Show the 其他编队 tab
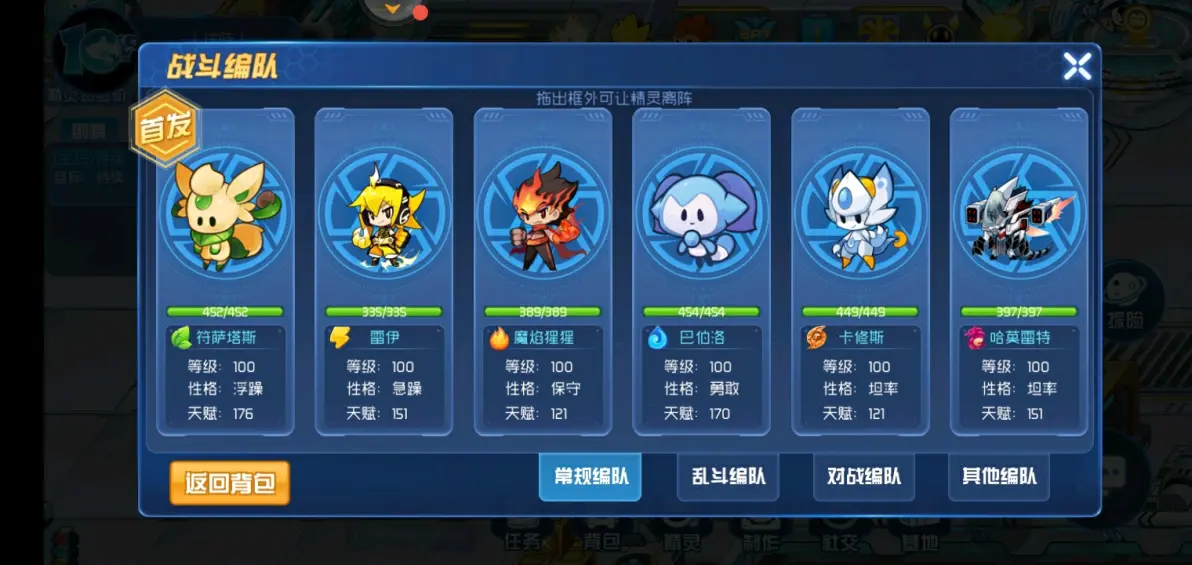 coord(999,477)
